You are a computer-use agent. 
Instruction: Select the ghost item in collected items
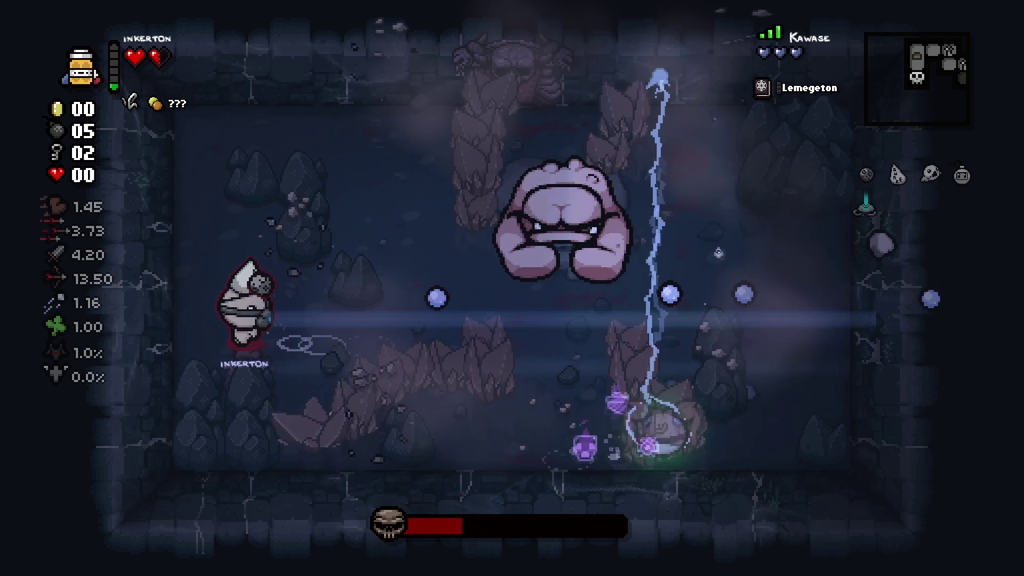pos(930,174)
